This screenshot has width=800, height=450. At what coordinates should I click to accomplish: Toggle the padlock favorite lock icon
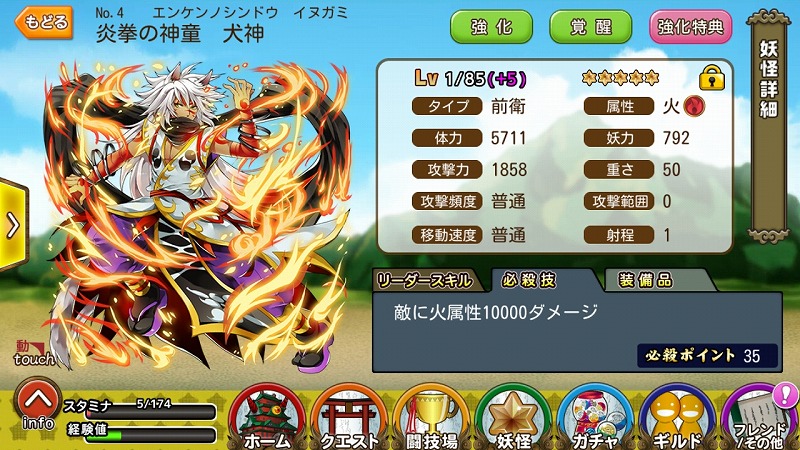(x=711, y=76)
